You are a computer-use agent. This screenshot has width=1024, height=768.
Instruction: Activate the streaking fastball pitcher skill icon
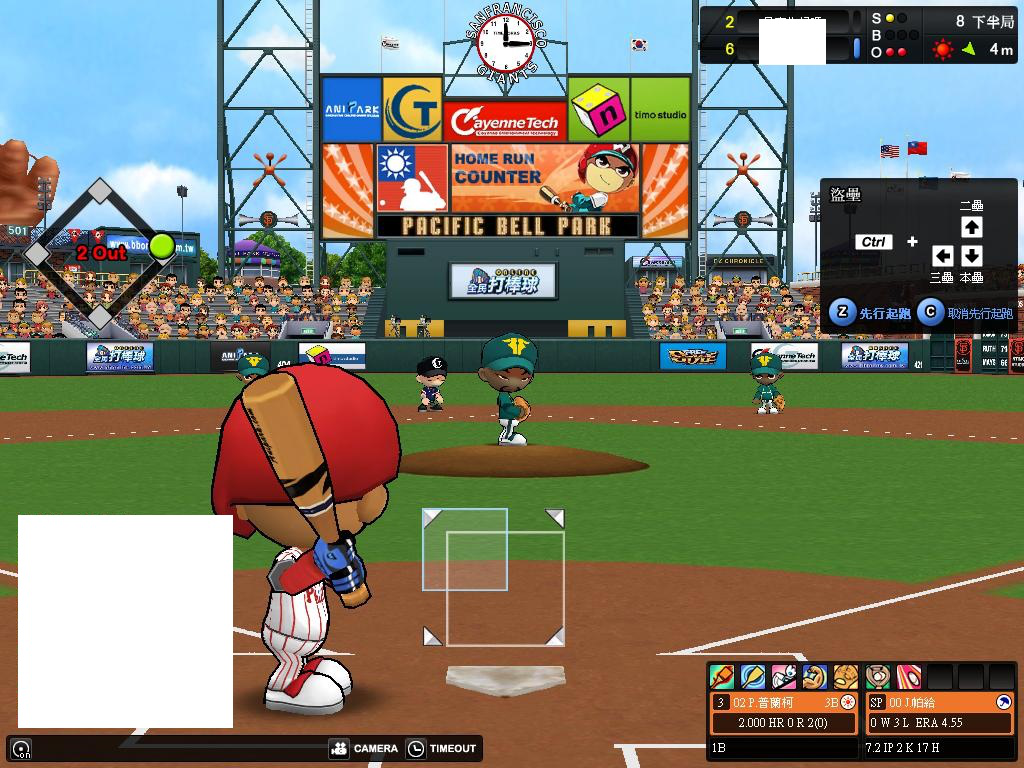coord(908,677)
